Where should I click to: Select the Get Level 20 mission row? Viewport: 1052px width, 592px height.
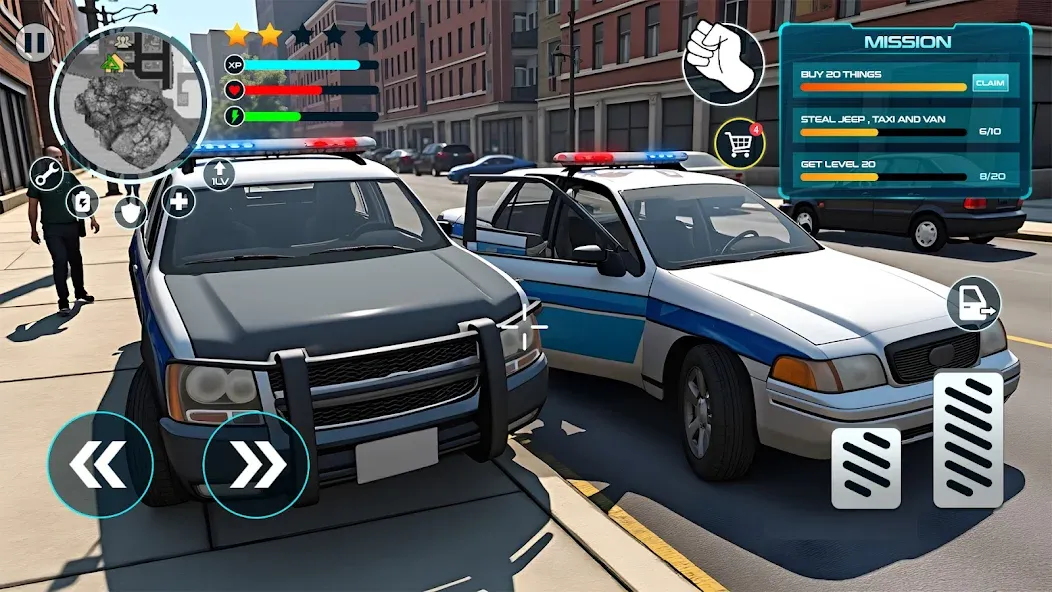pos(905,170)
